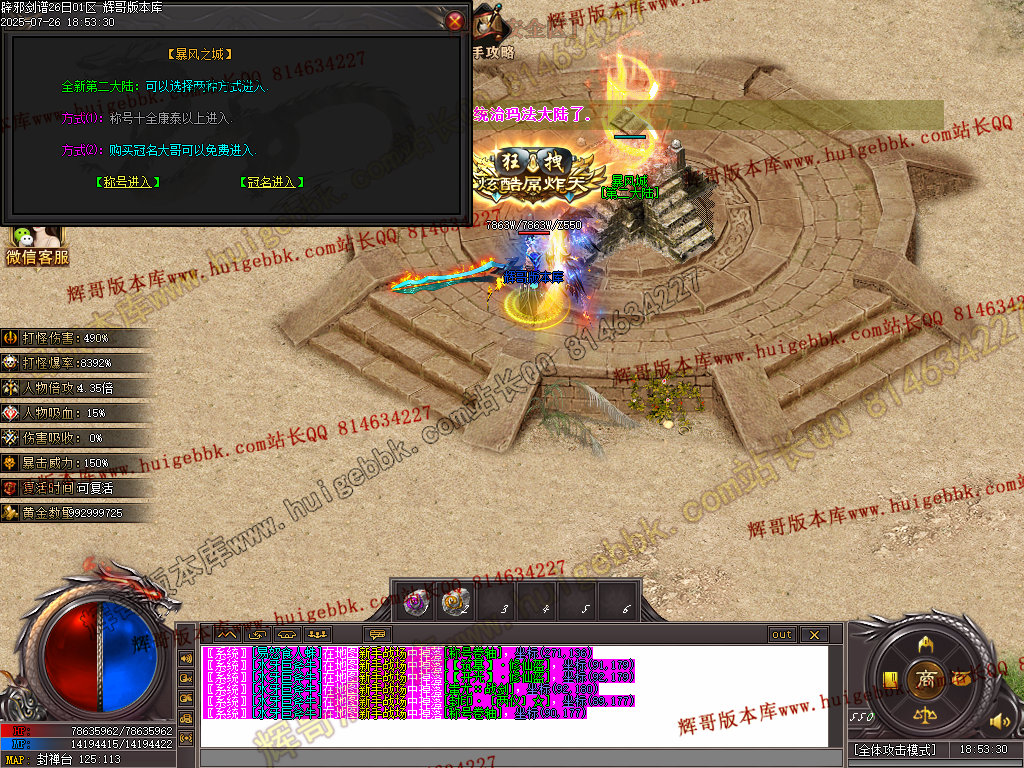Choose the 称号进入 entry option
This screenshot has width=1024, height=768.
(x=128, y=182)
